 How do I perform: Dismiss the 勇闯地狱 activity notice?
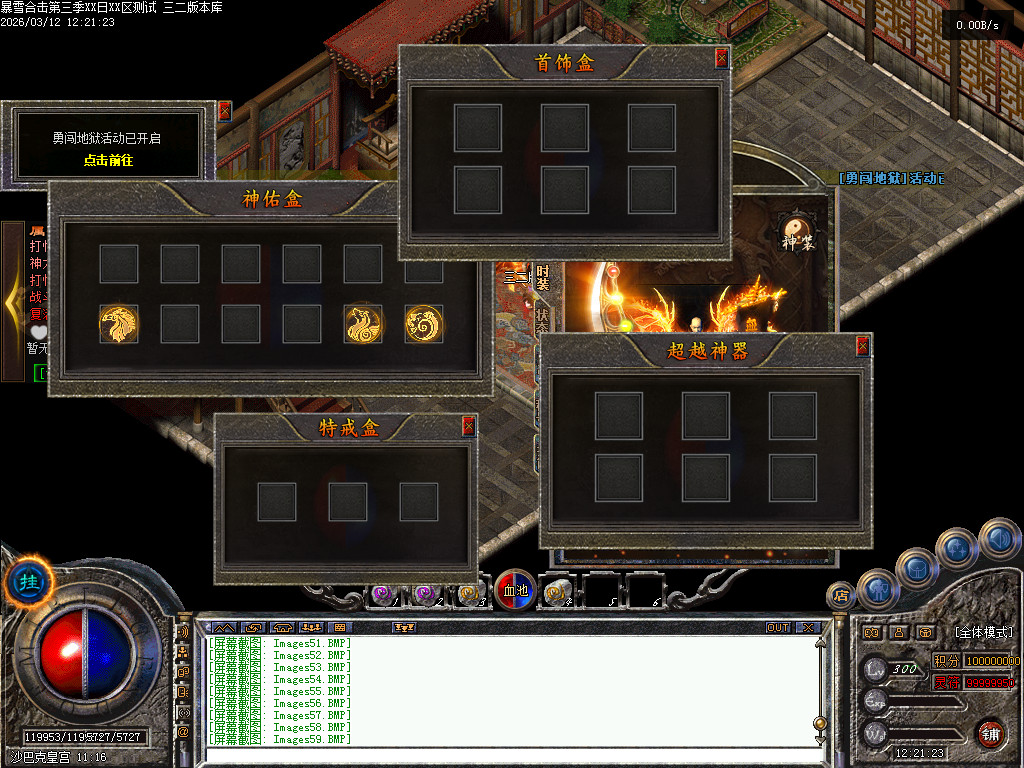point(224,111)
